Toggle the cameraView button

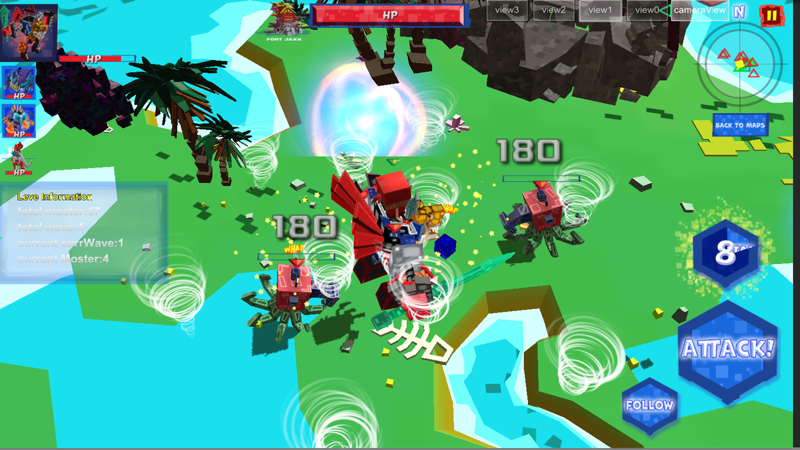coord(699,10)
